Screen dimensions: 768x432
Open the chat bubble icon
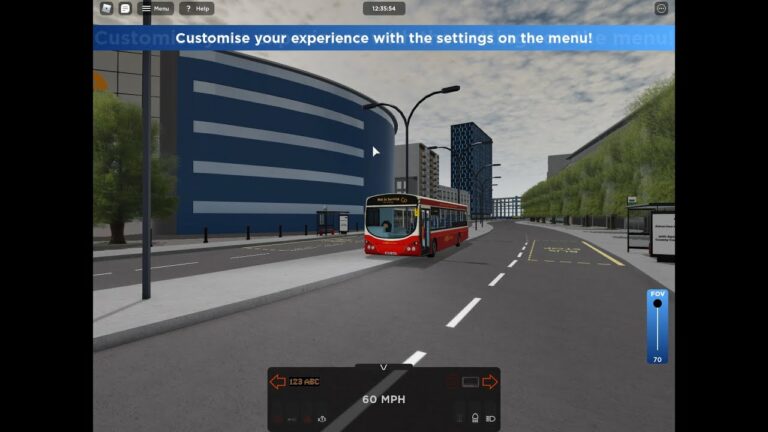[x=125, y=8]
